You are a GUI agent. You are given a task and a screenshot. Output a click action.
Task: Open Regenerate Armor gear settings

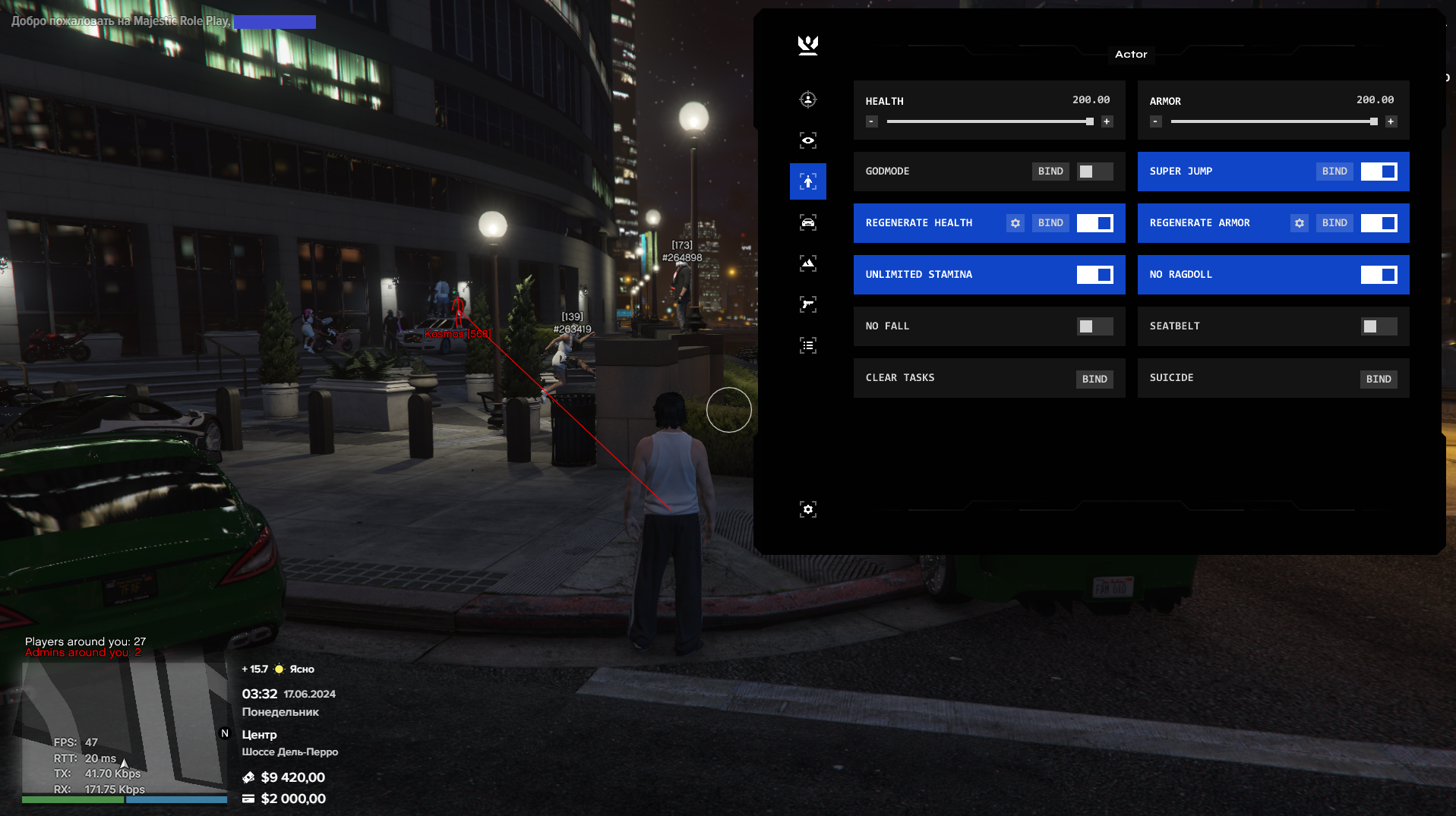tap(1299, 223)
